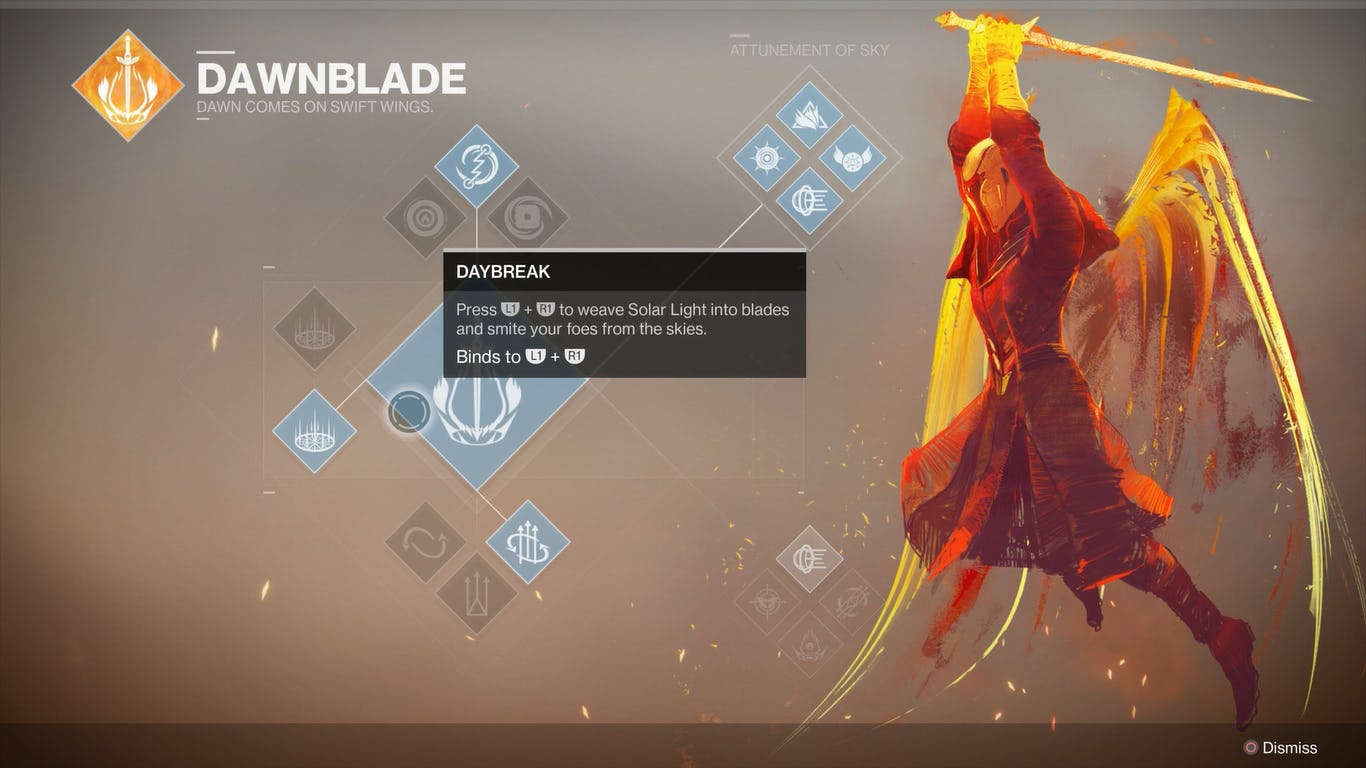Select the dimmed circular arrows jump option
1366x768 pixels.
pyautogui.click(x=425, y=543)
